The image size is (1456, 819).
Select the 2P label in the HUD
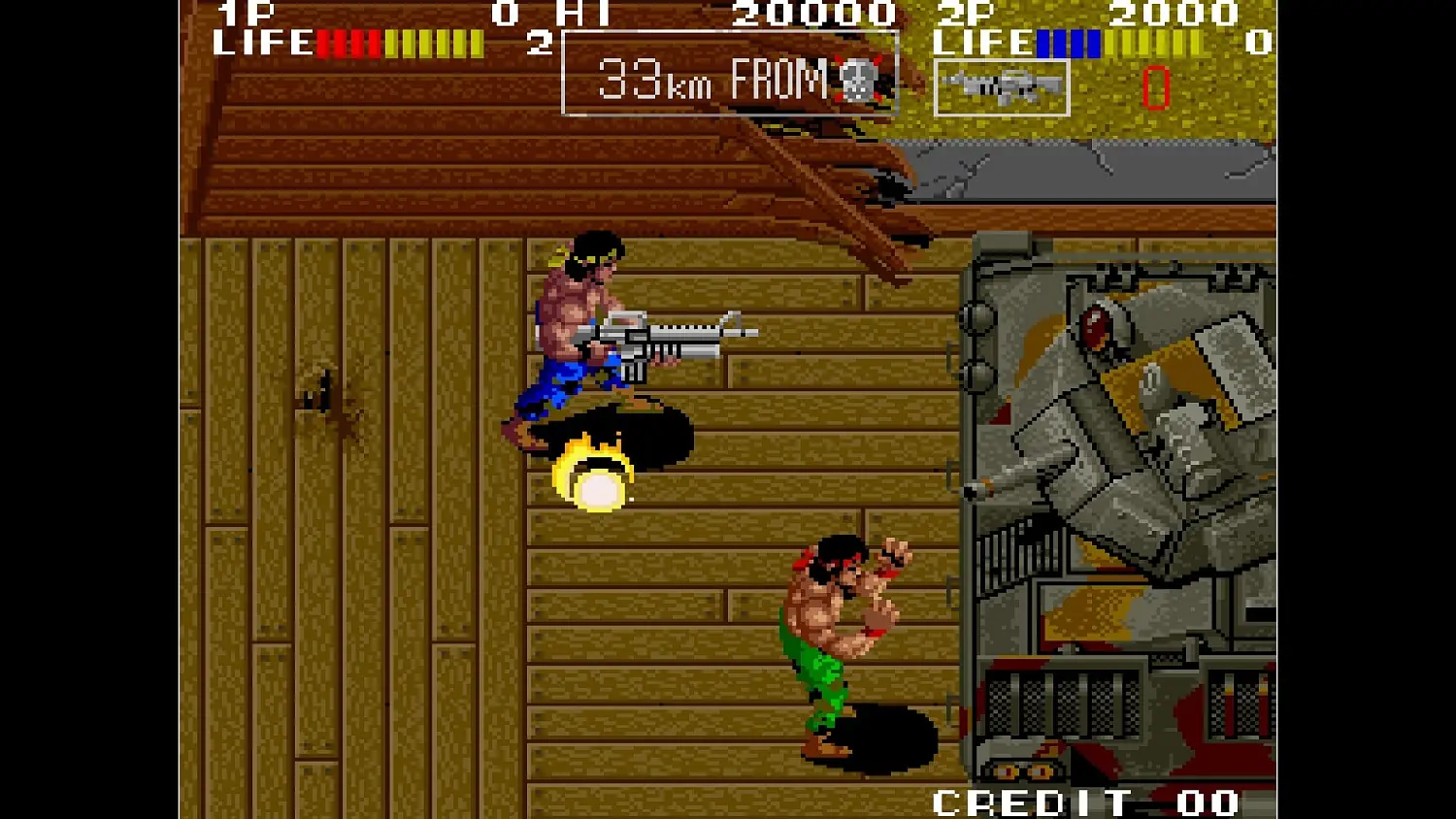point(962,15)
